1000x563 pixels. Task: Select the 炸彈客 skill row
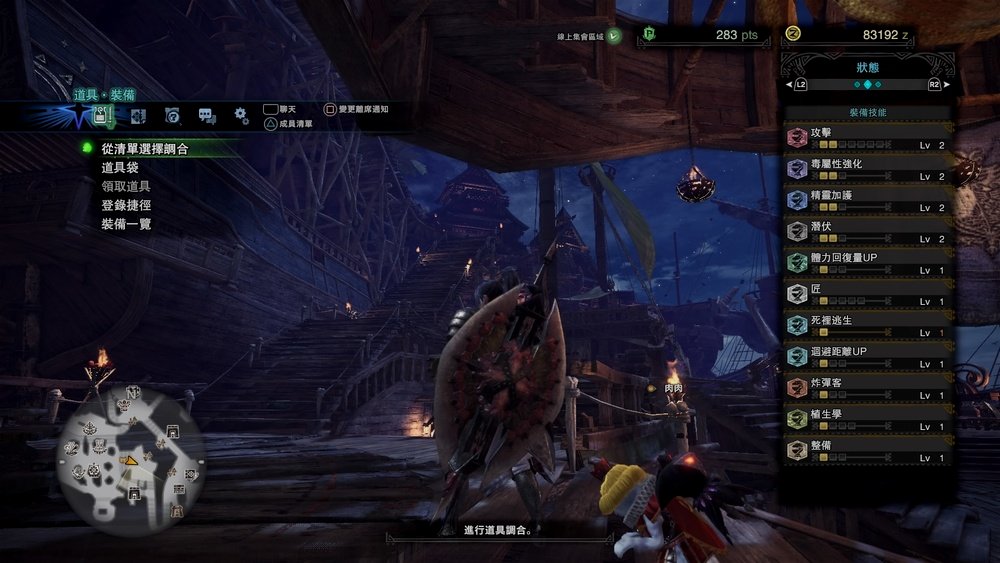pyautogui.click(x=866, y=388)
